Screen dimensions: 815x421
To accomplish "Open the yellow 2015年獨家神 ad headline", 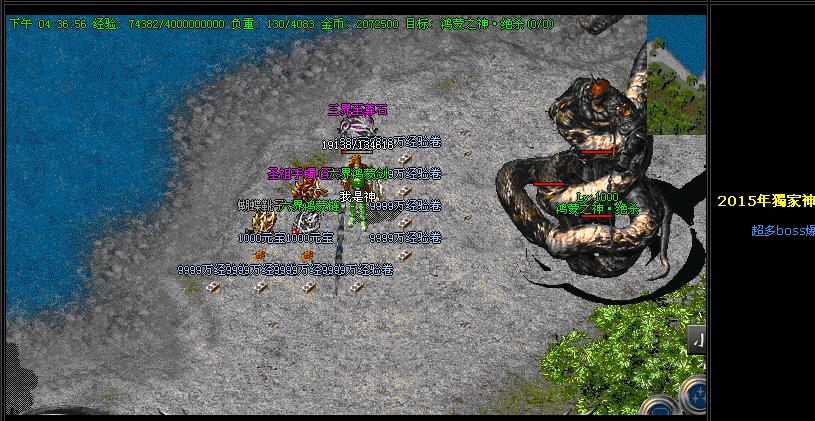I will pyautogui.click(x=765, y=200).
